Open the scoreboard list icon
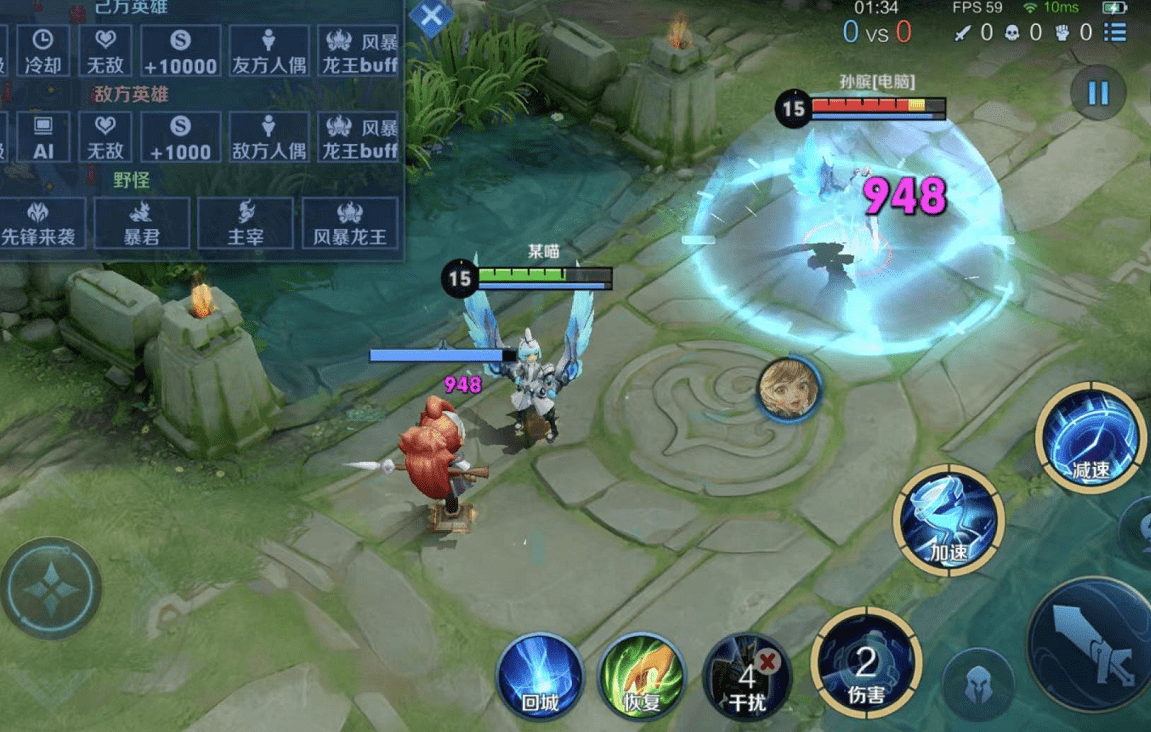The width and height of the screenshot is (1151, 732). click(x=1115, y=32)
